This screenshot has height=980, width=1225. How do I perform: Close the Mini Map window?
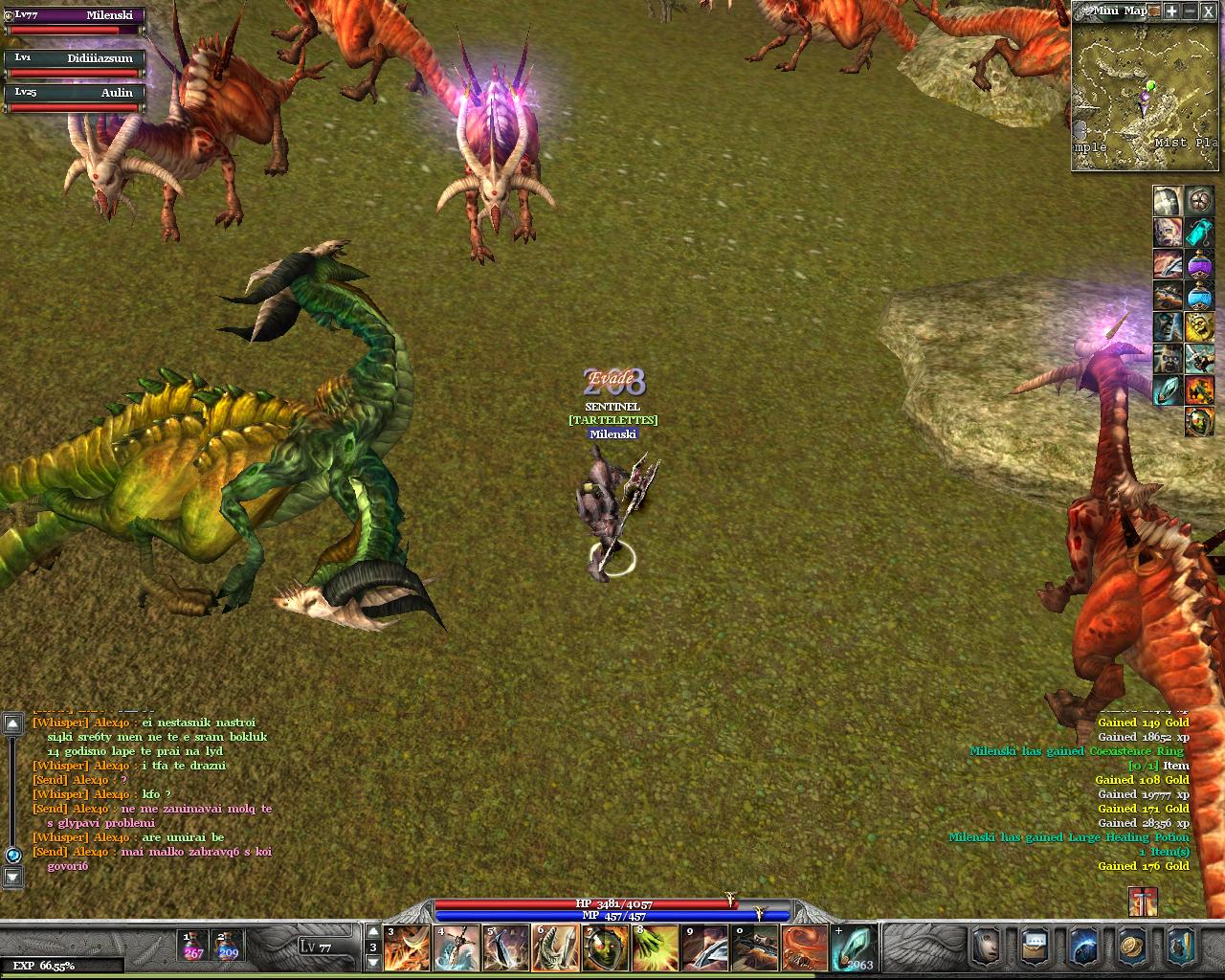[x=1209, y=11]
